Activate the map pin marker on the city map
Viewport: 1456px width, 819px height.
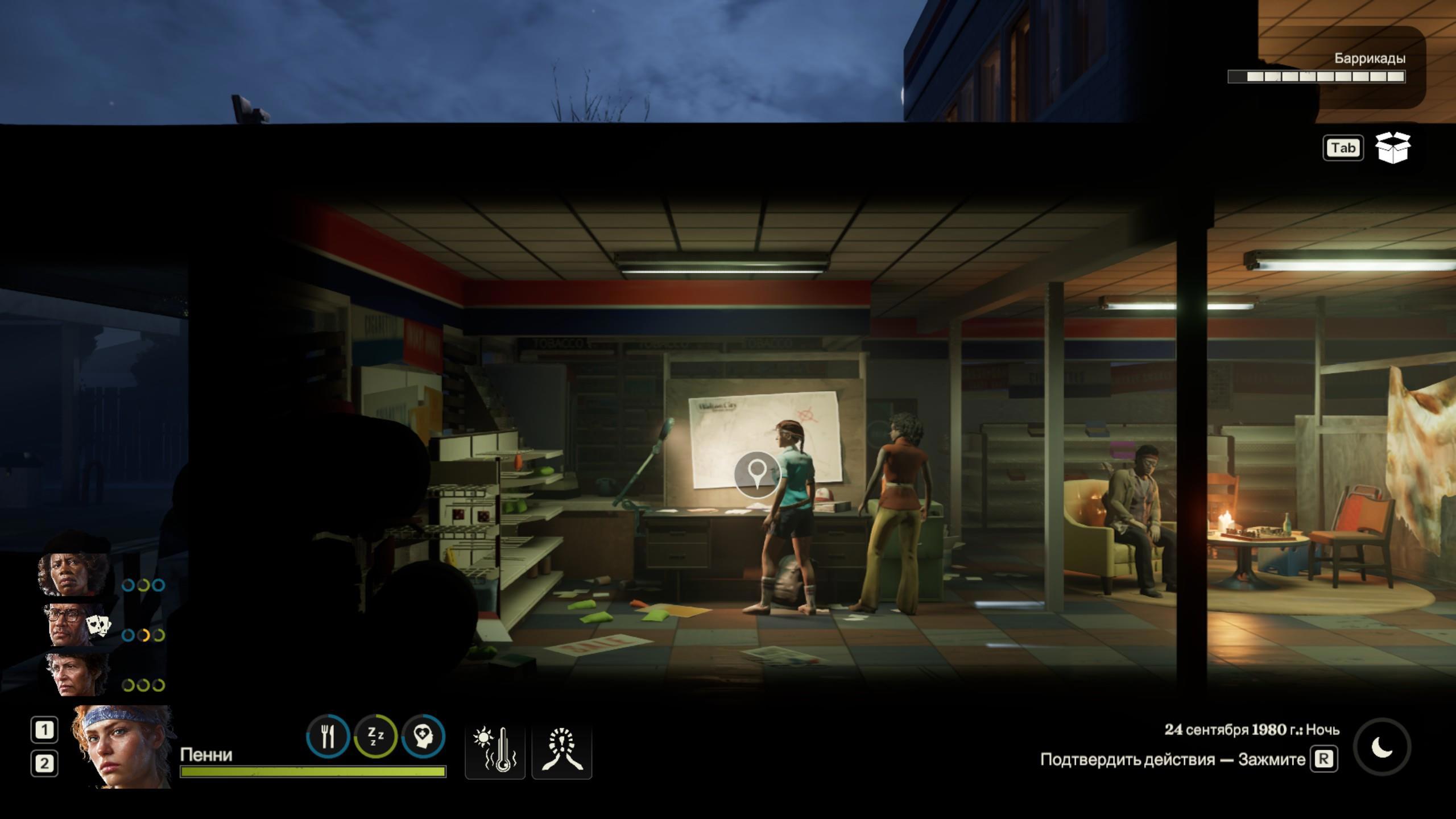pyautogui.click(x=756, y=474)
